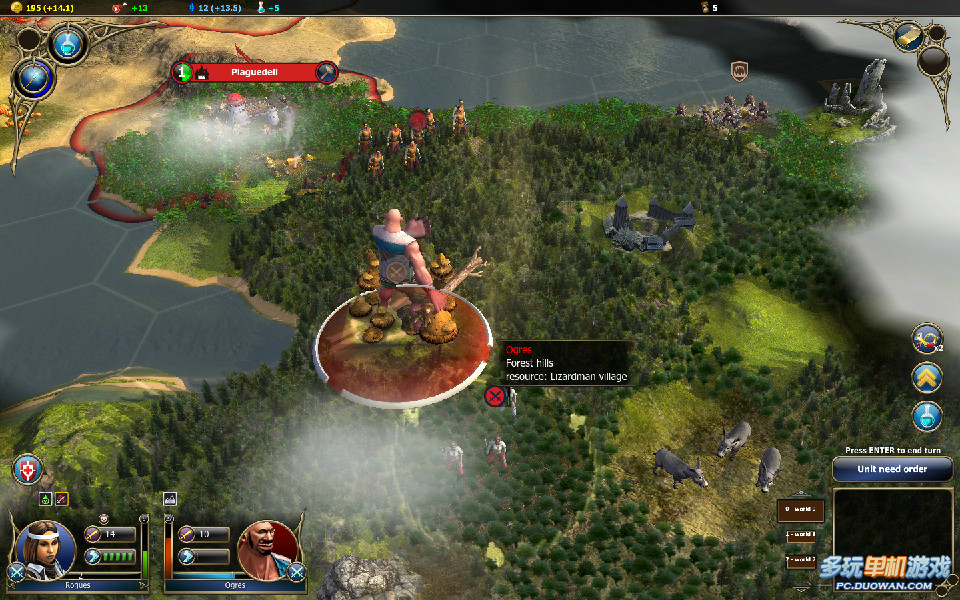Activate the horn notification icon

tap(927, 338)
